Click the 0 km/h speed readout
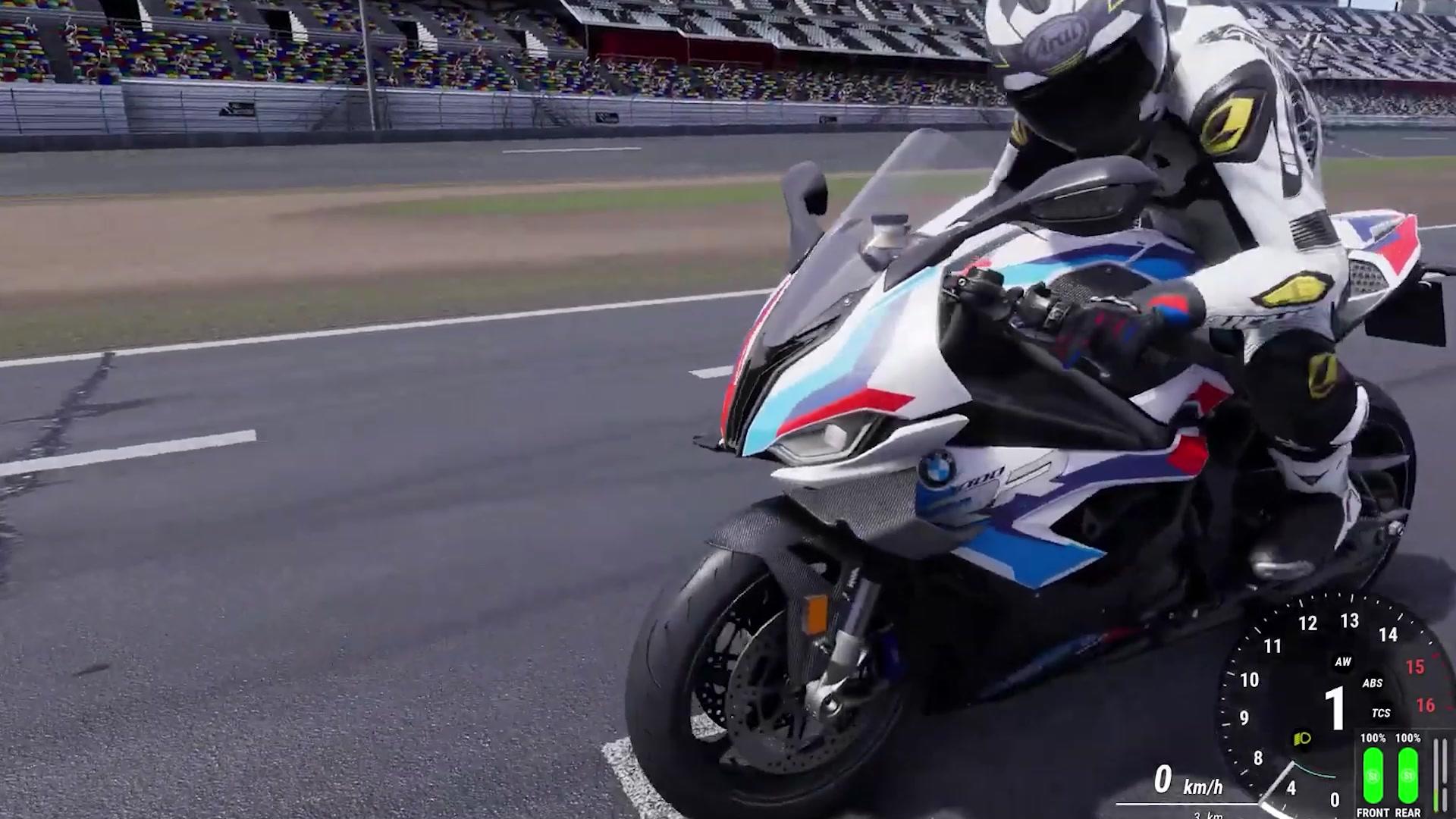1456x819 pixels. pos(1163,780)
